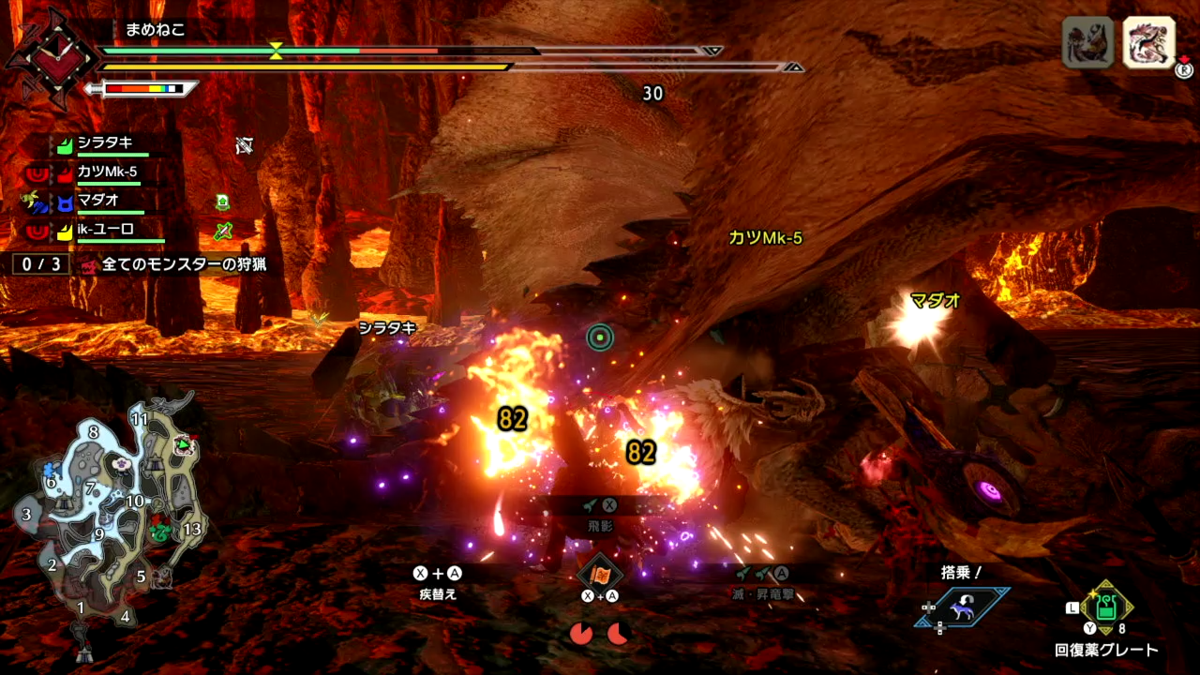
Task: Choose the Mega Potion (回復薬グレート) item slot
Action: (x=1106, y=607)
